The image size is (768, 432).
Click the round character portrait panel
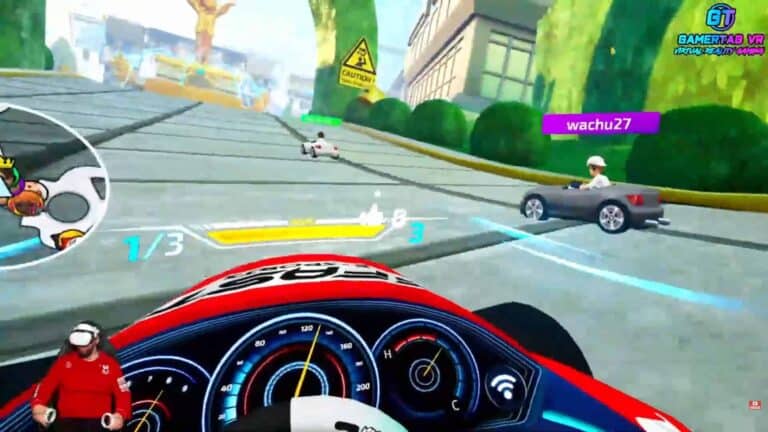(50, 183)
